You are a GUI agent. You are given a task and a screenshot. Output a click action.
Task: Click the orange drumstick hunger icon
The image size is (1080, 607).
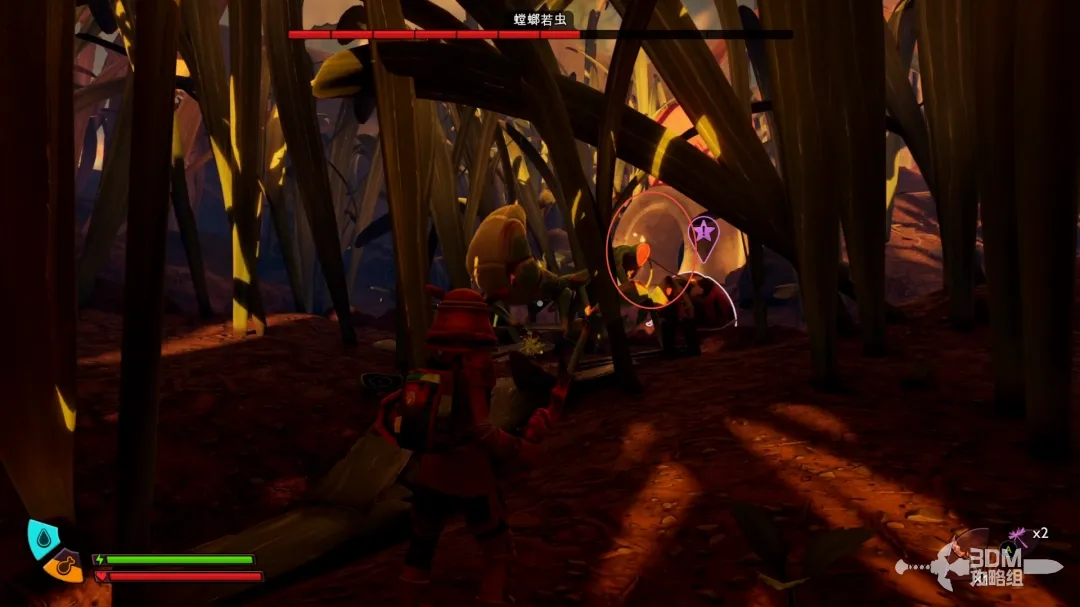tap(63, 566)
